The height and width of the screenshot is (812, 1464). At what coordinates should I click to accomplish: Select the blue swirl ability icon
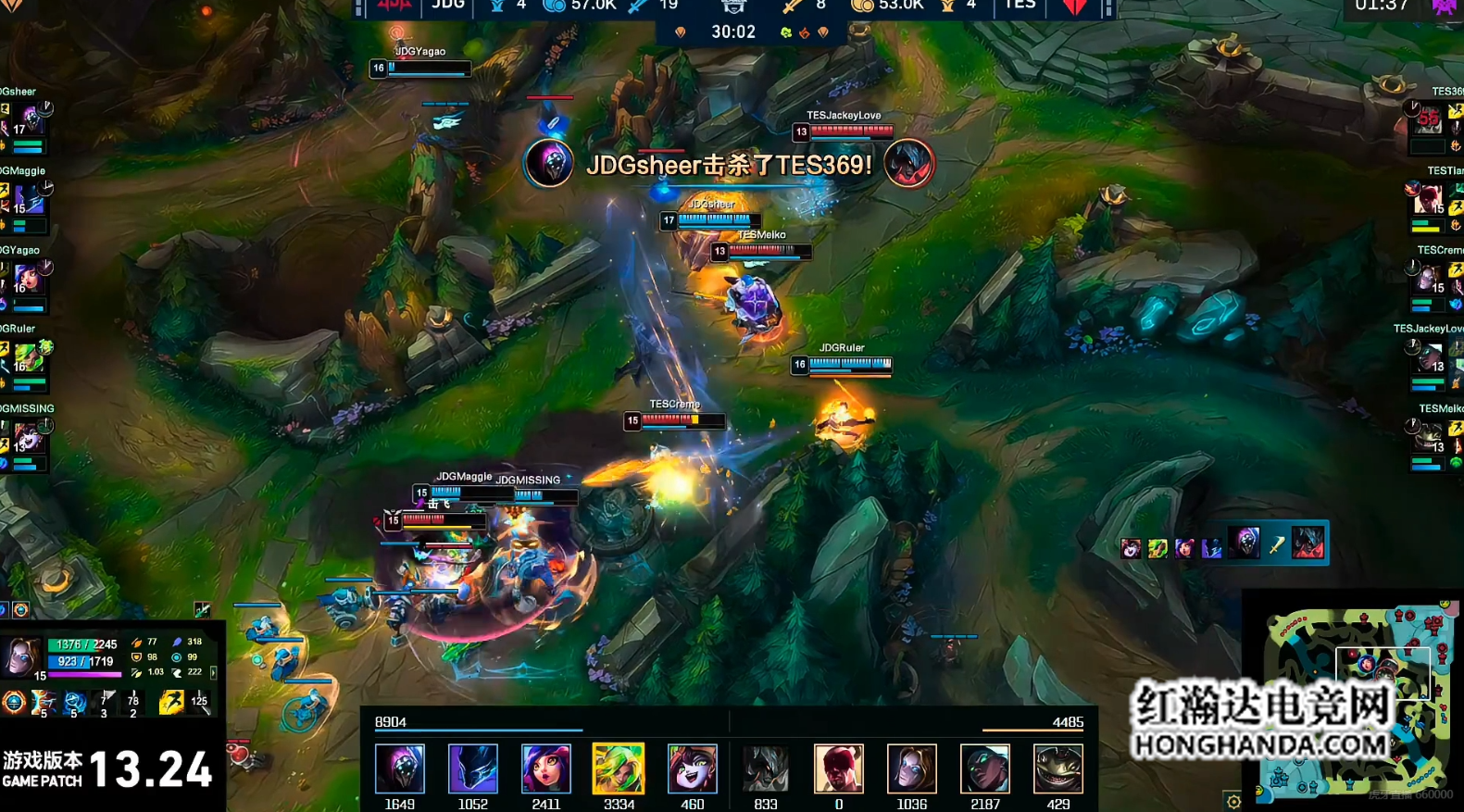pyautogui.click(x=74, y=703)
